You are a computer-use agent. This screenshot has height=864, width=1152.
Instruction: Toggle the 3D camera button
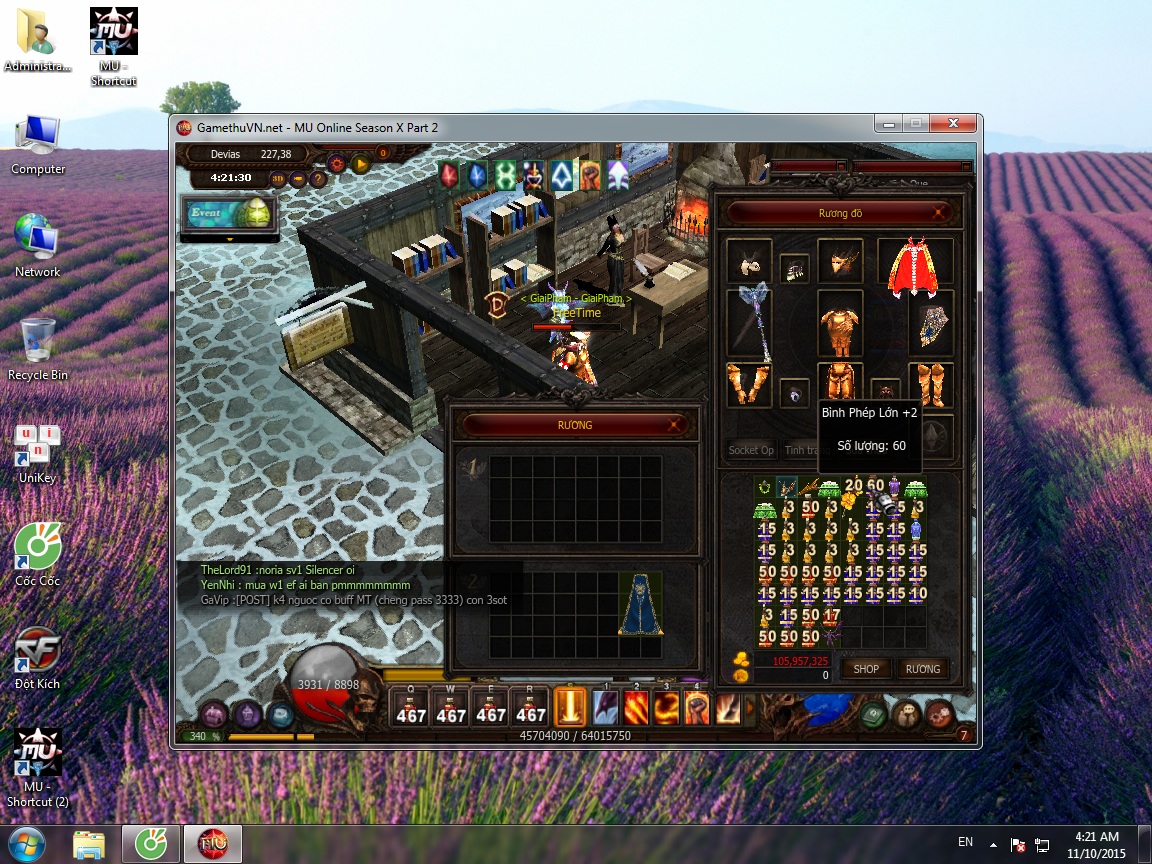point(279,179)
